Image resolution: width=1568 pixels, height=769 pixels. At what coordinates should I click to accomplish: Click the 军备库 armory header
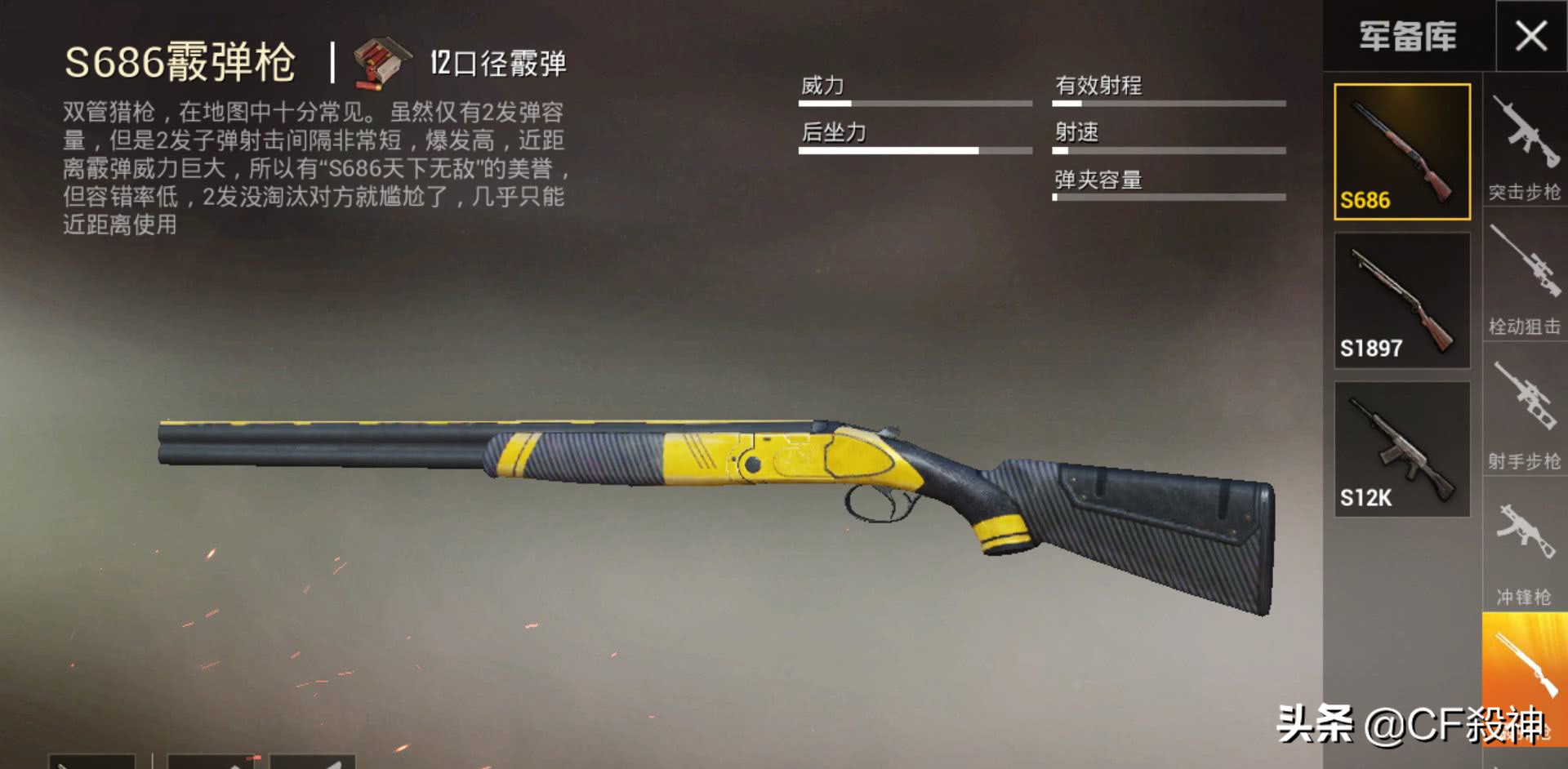(1407, 37)
